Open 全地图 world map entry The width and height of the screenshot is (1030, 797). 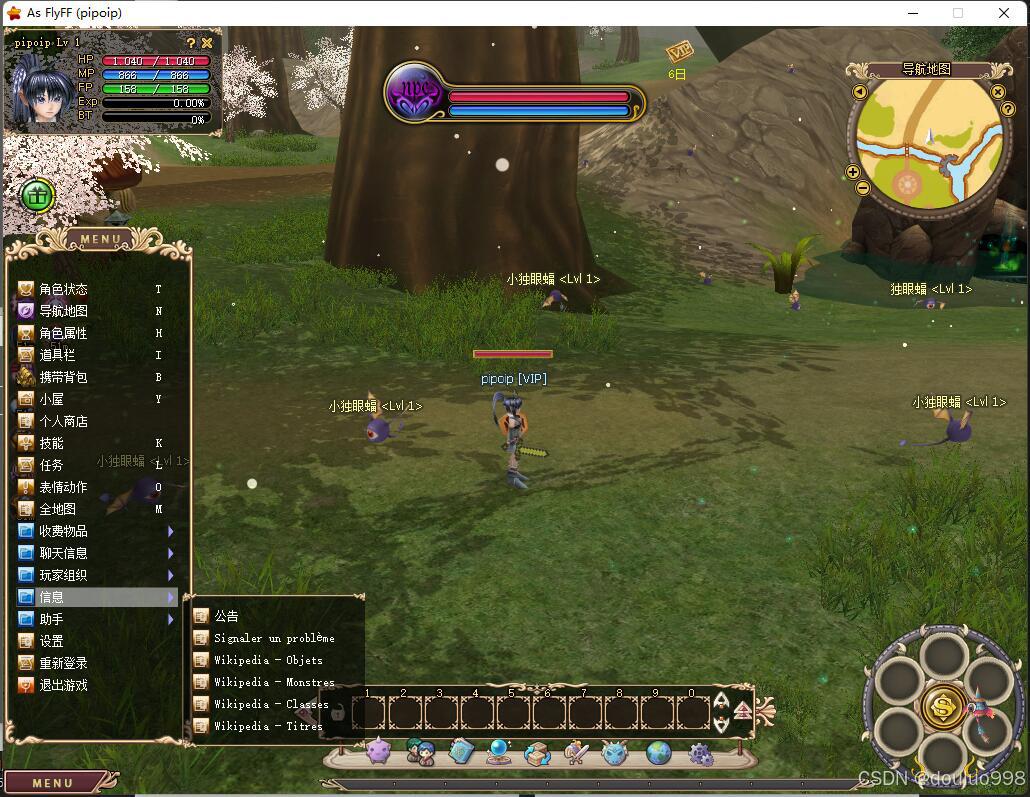coord(57,509)
